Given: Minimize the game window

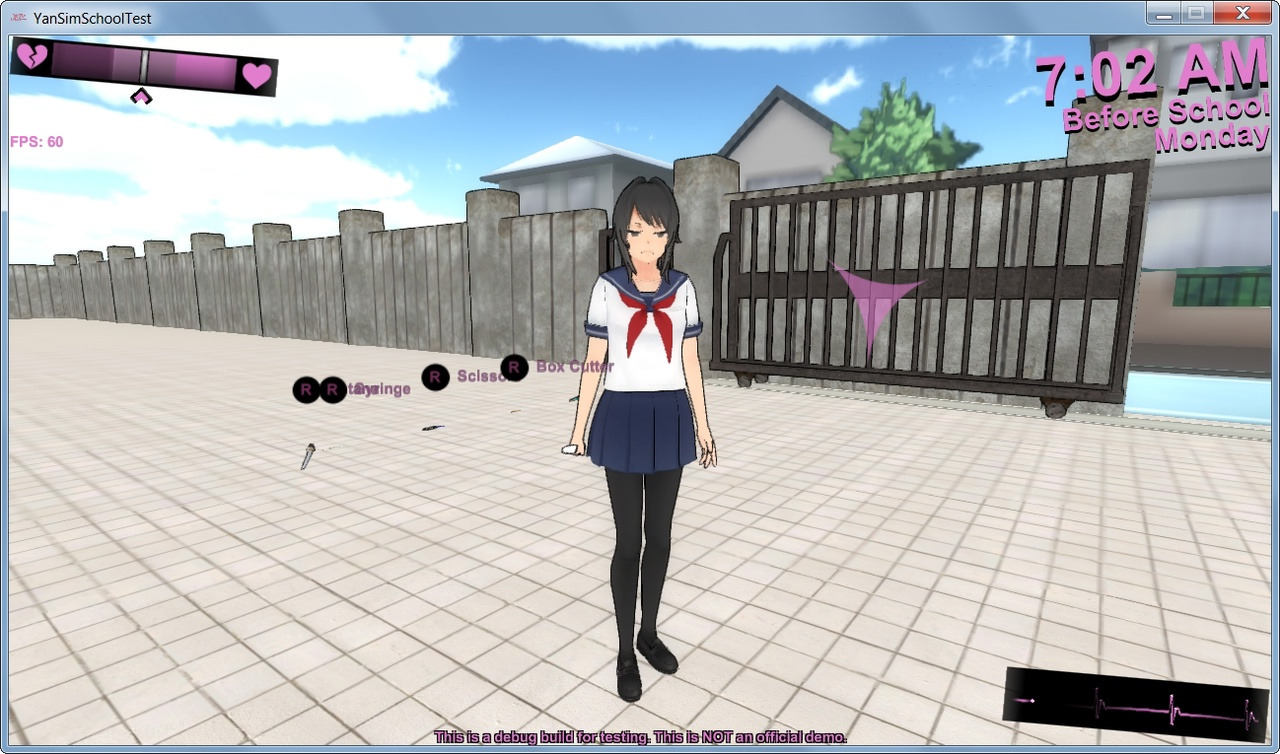Looking at the screenshot, I should click(1163, 14).
